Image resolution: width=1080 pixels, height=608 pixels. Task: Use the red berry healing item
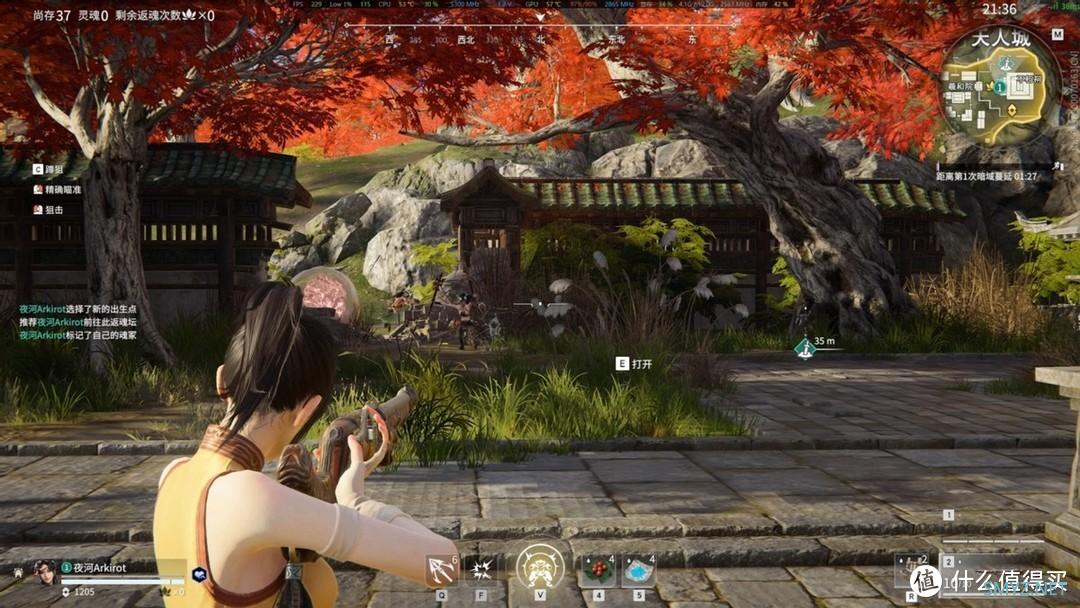click(x=597, y=570)
